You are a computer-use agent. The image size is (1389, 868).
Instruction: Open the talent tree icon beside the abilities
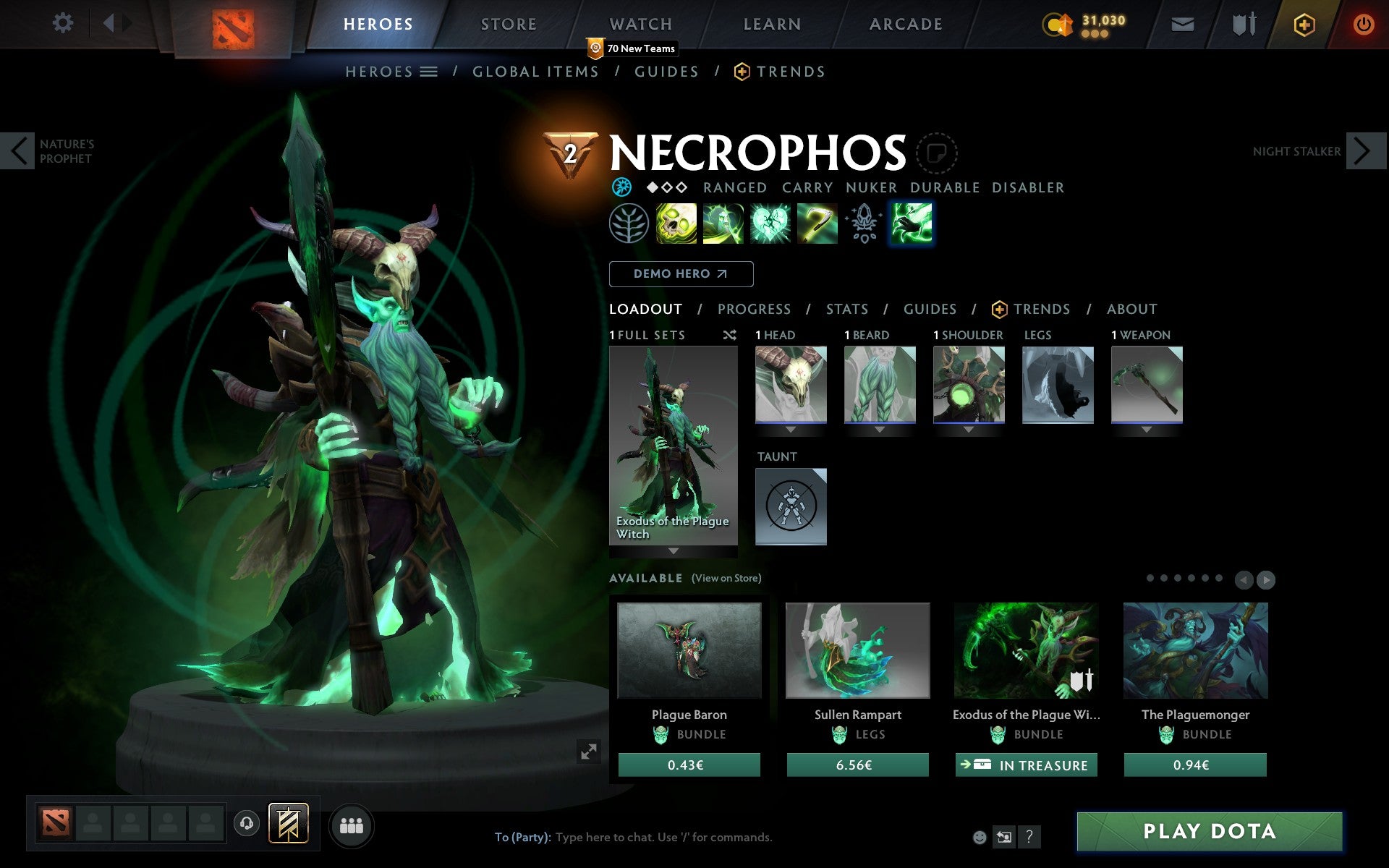coord(628,224)
